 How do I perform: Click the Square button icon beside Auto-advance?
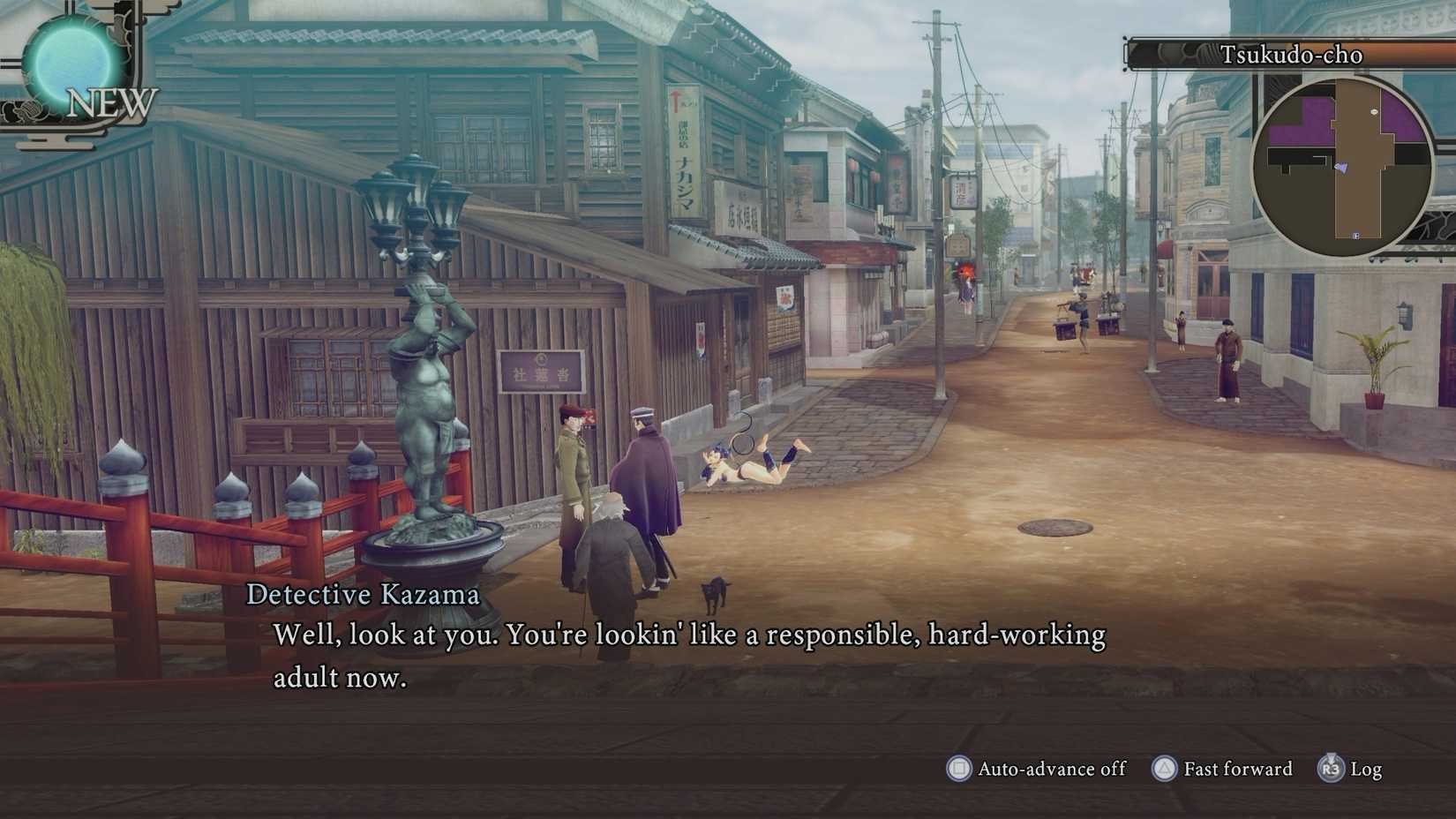coord(960,769)
